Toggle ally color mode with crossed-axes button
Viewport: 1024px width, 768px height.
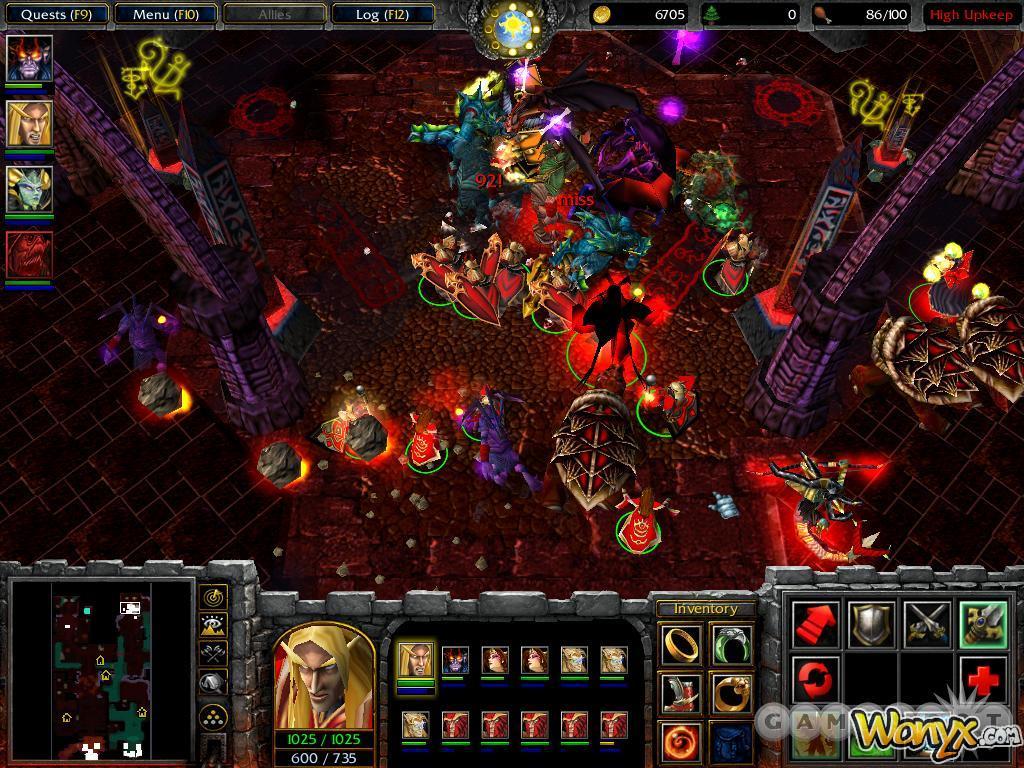pos(213,654)
